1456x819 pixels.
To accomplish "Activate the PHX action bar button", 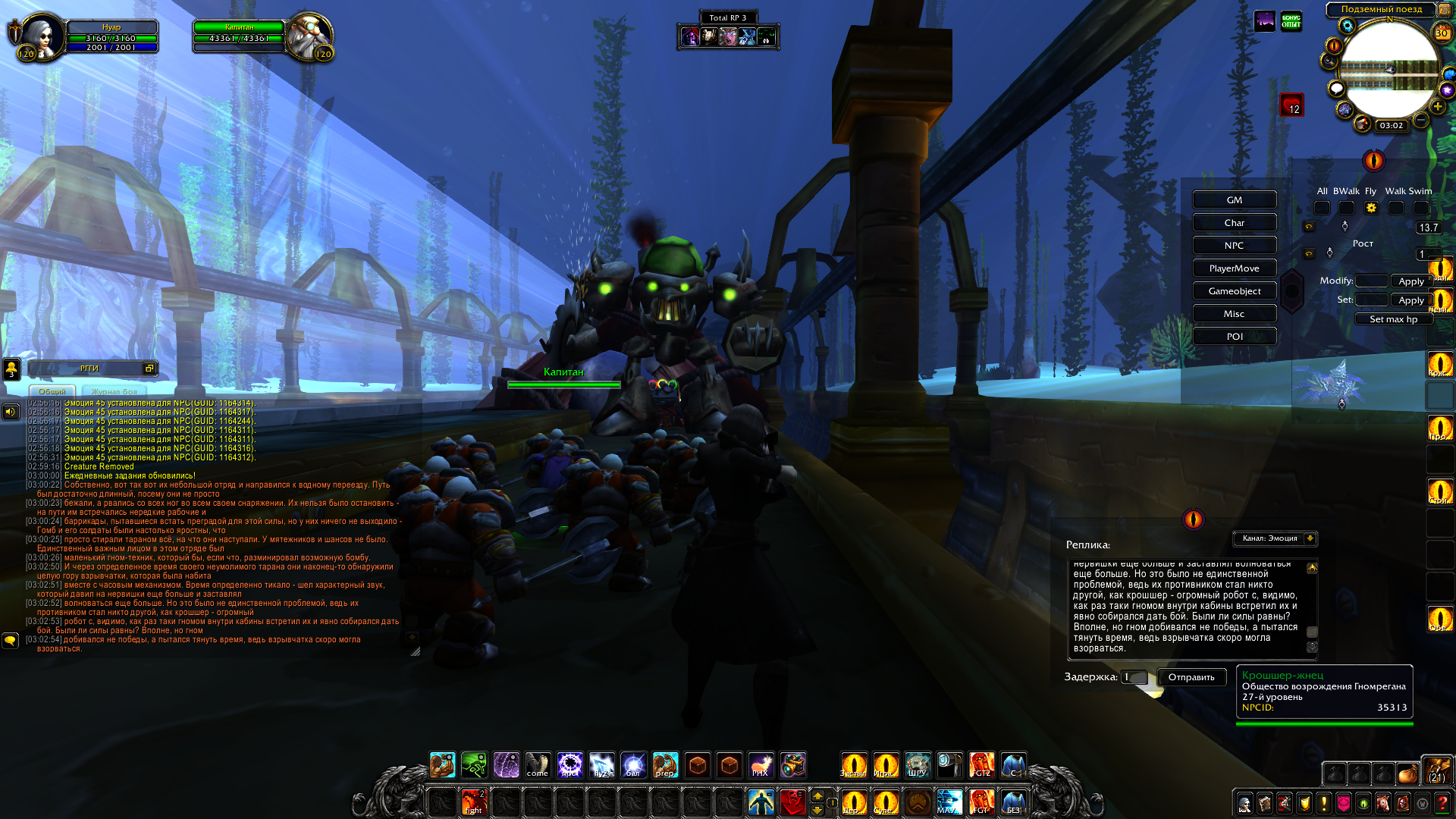I will [x=761, y=765].
